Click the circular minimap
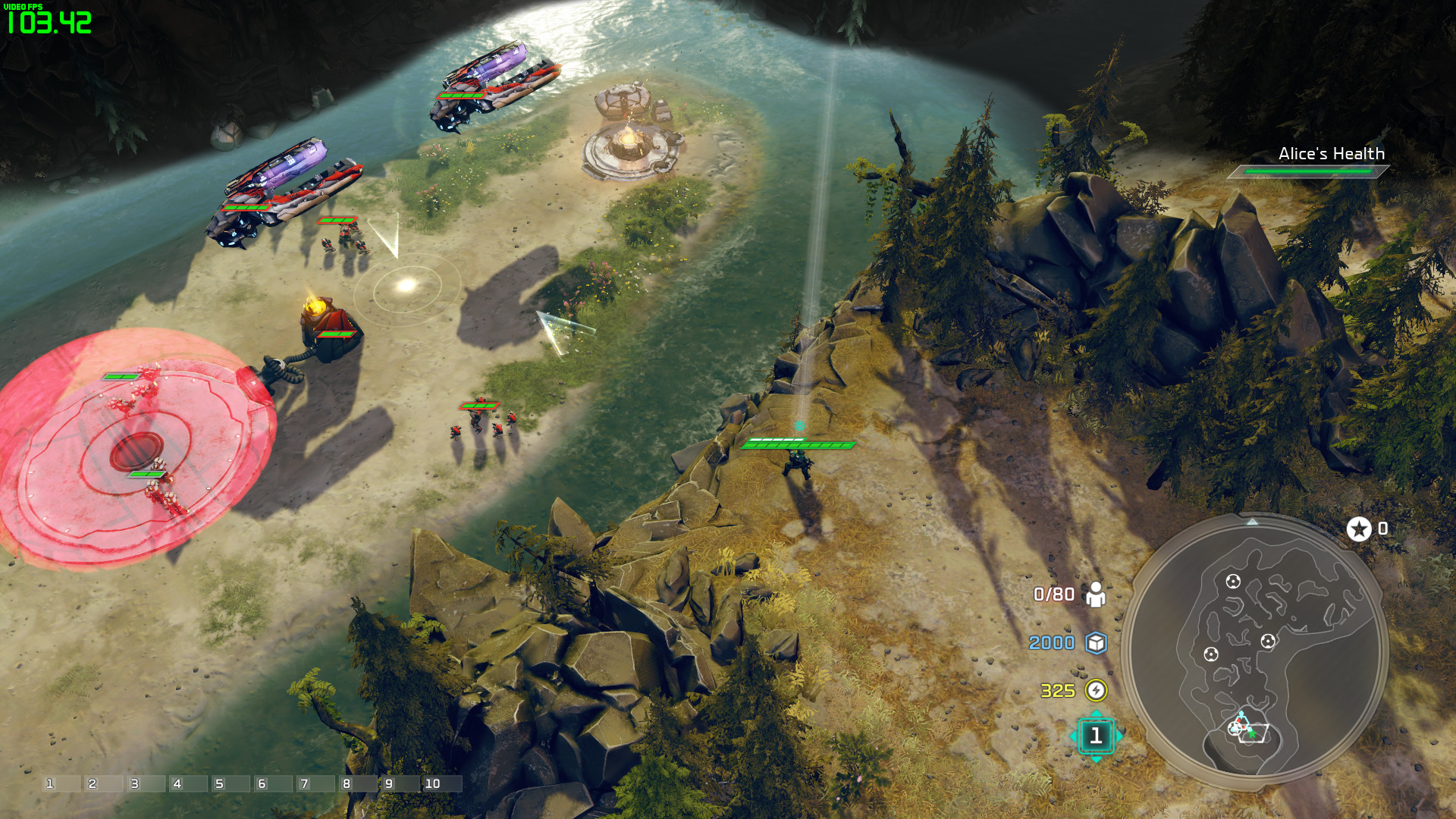Viewport: 1456px width, 819px height. (1255, 652)
